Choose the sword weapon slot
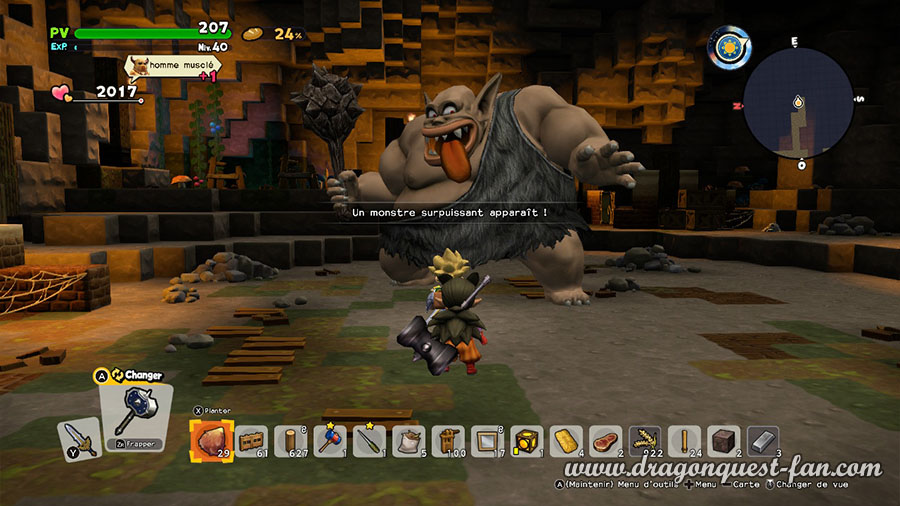This screenshot has width=900, height=506. point(78,438)
